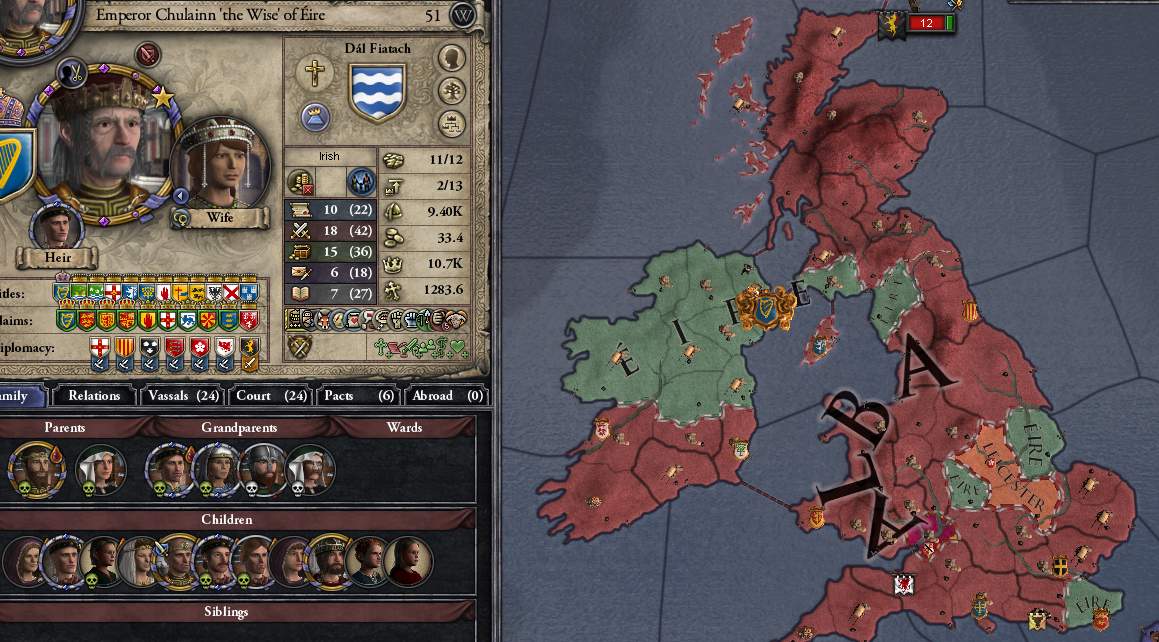
Task: Open the Wikipedia W button
Action: tap(462, 15)
